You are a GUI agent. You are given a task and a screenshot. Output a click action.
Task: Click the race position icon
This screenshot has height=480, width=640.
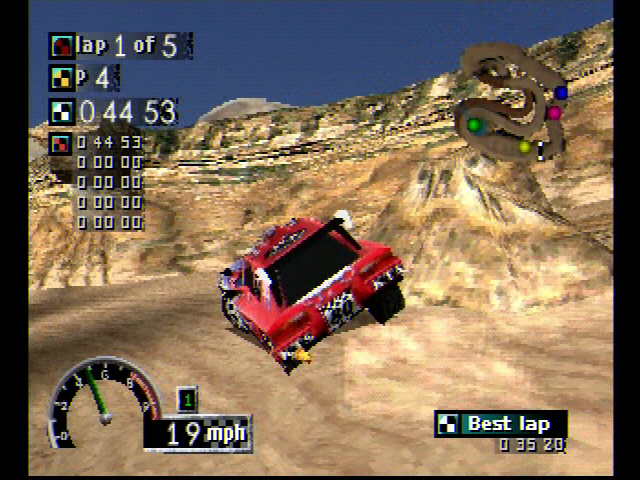pos(62,77)
